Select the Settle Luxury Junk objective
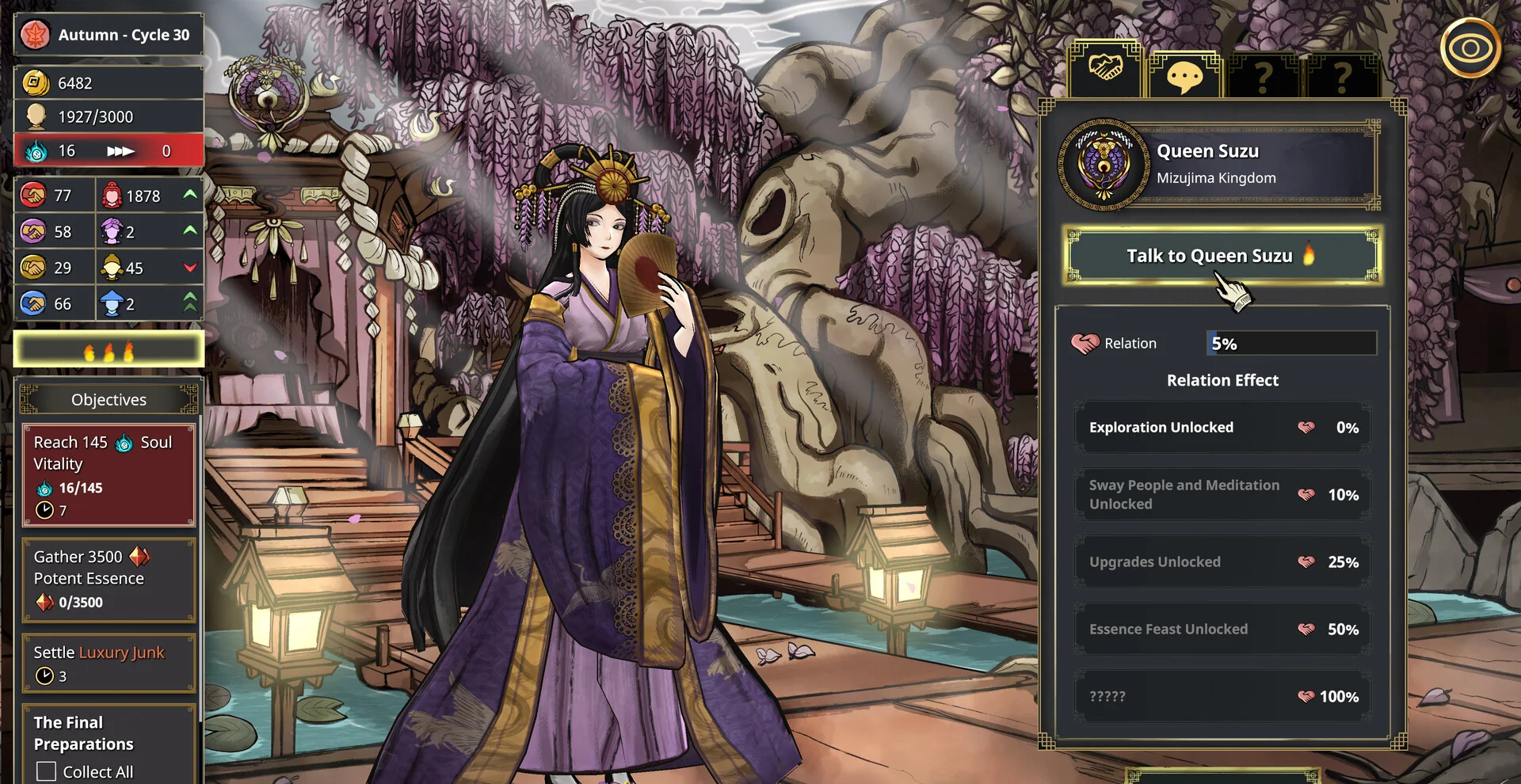The image size is (1521, 784). point(109,664)
